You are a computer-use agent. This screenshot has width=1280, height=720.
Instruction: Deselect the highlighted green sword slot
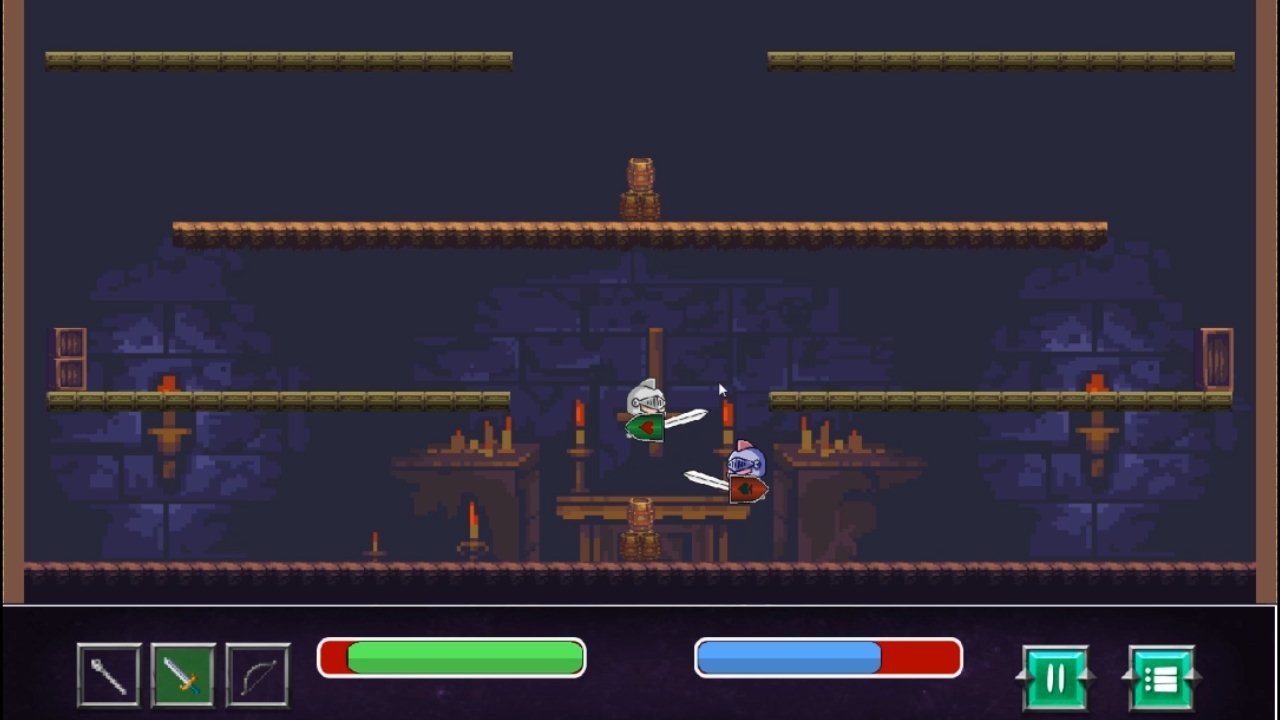[185, 674]
